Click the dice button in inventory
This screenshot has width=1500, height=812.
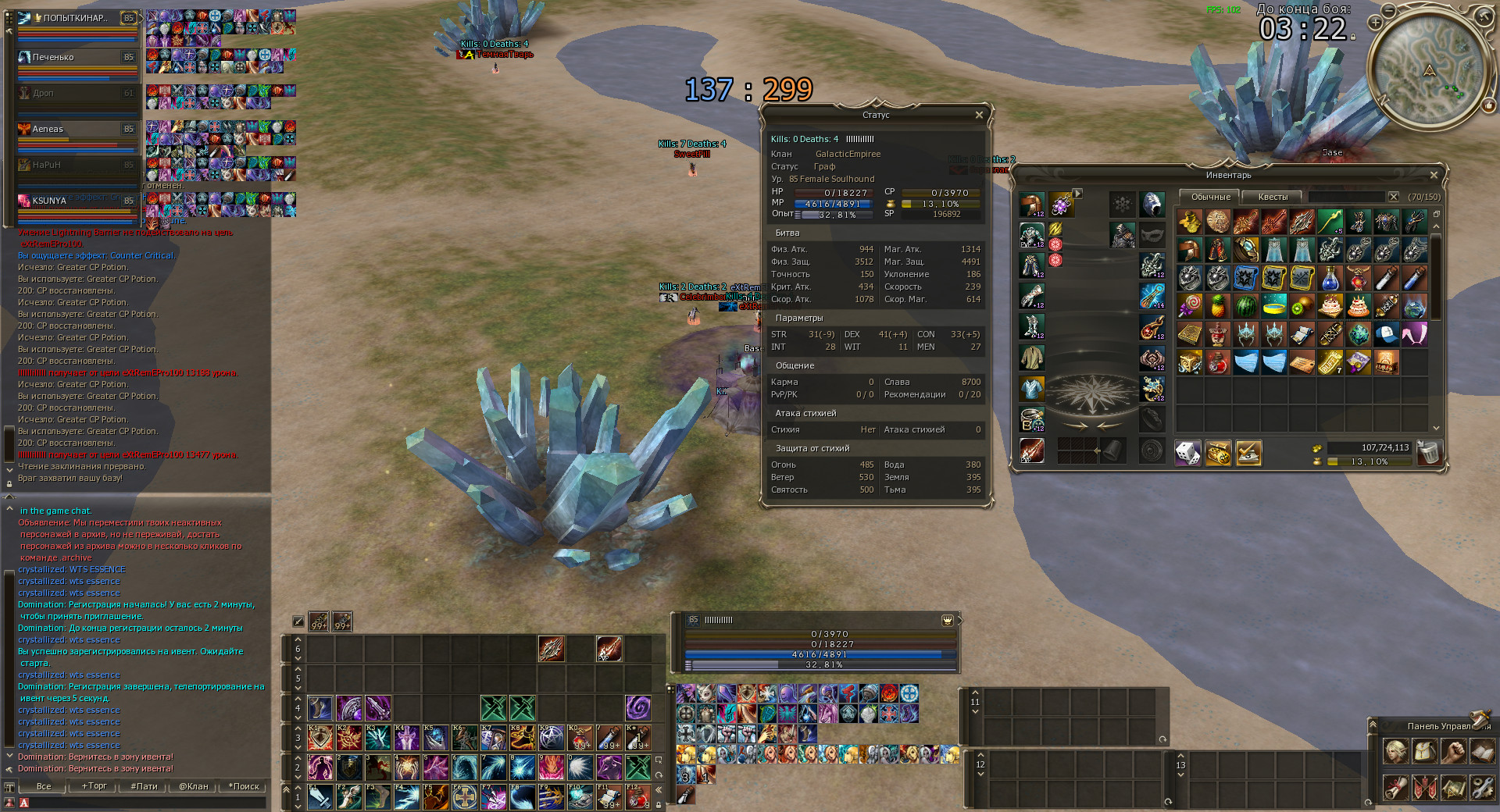1187,453
